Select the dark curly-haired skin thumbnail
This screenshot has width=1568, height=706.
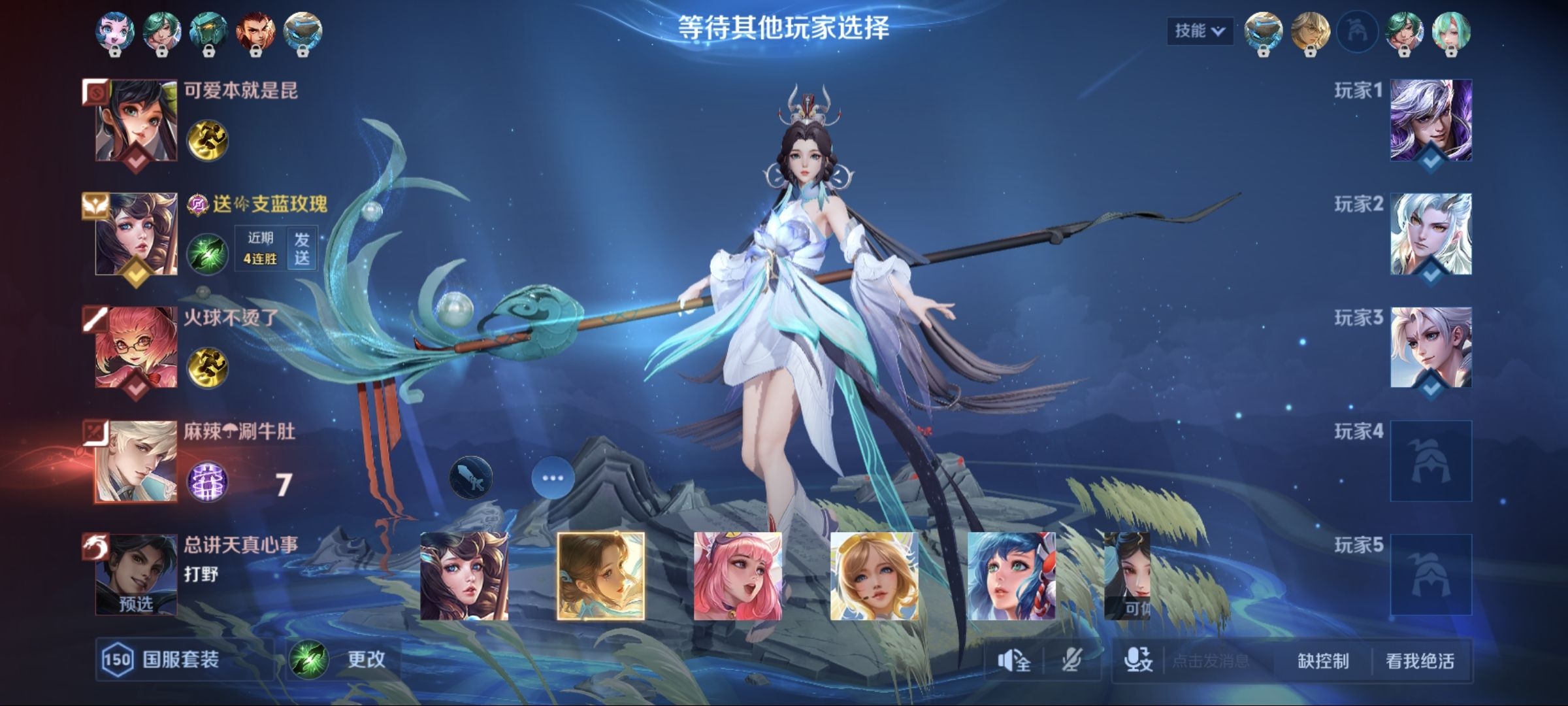pyautogui.click(x=464, y=576)
